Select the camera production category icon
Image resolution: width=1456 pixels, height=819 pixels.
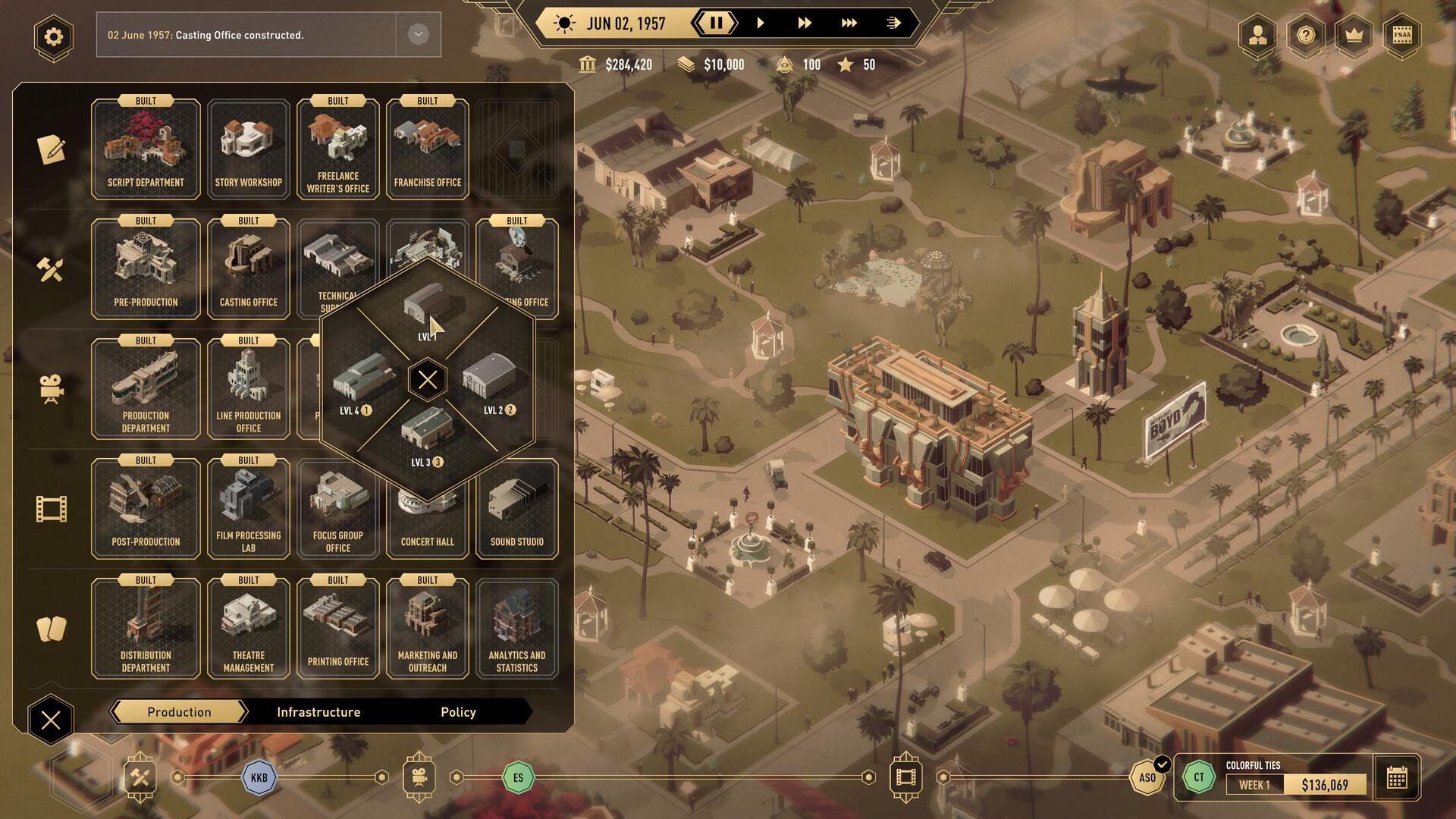[50, 388]
